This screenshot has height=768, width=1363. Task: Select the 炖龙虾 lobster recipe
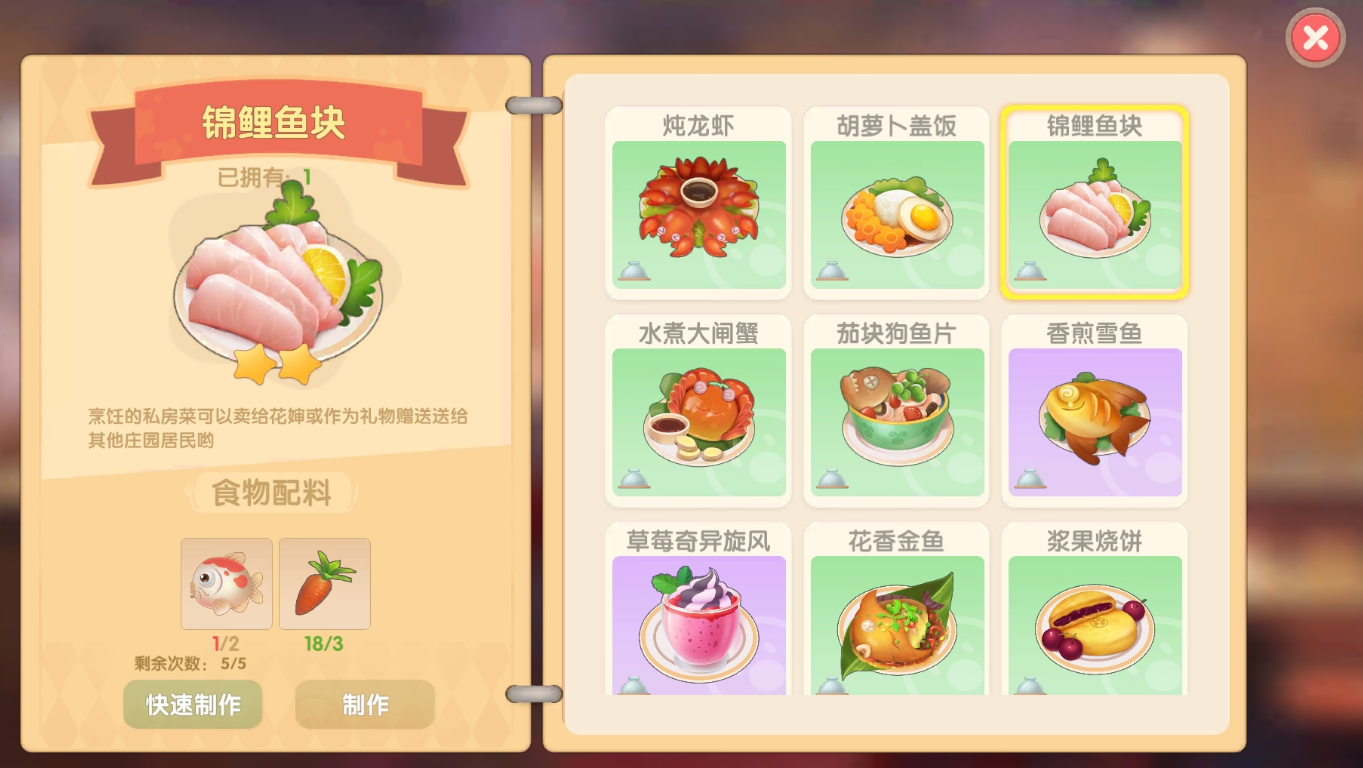(x=698, y=203)
